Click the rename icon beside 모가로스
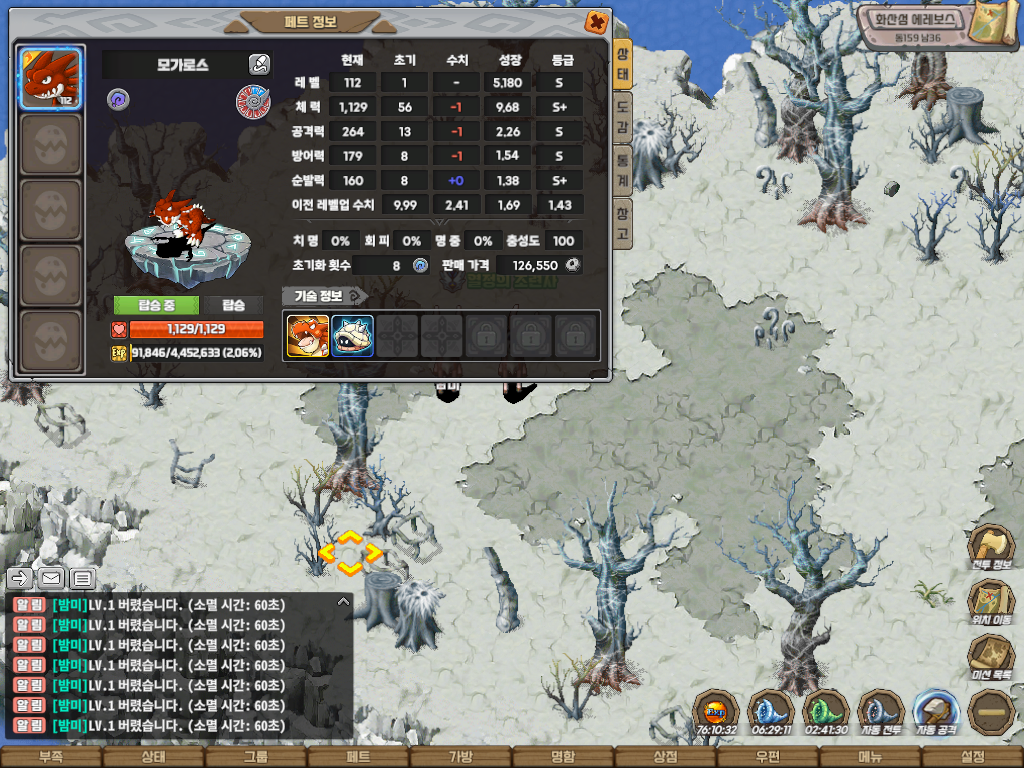This screenshot has width=1024, height=768. coord(259,65)
